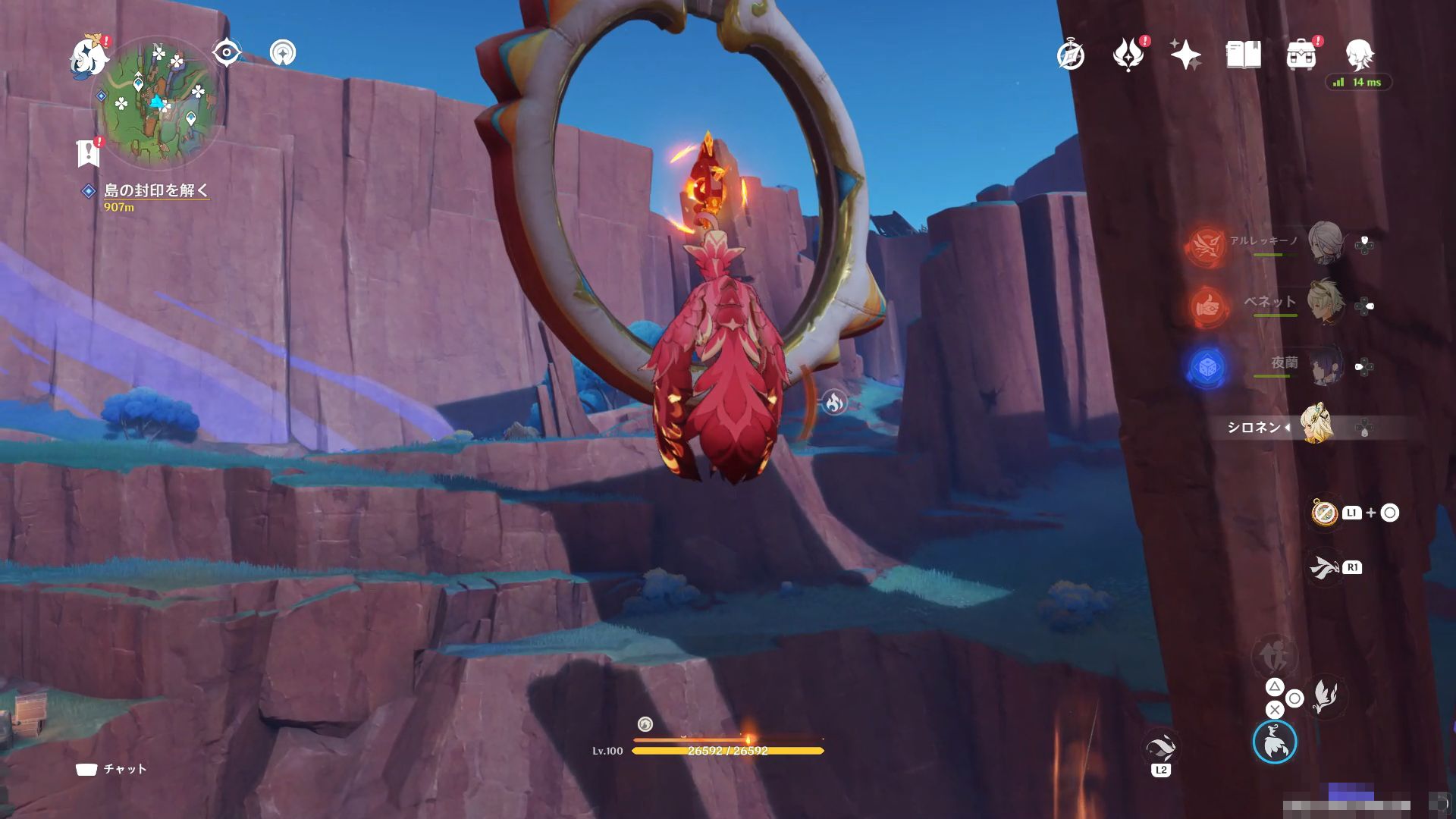Activate the circular dash skill icon
The height and width of the screenshot is (819, 1456).
click(x=1275, y=742)
